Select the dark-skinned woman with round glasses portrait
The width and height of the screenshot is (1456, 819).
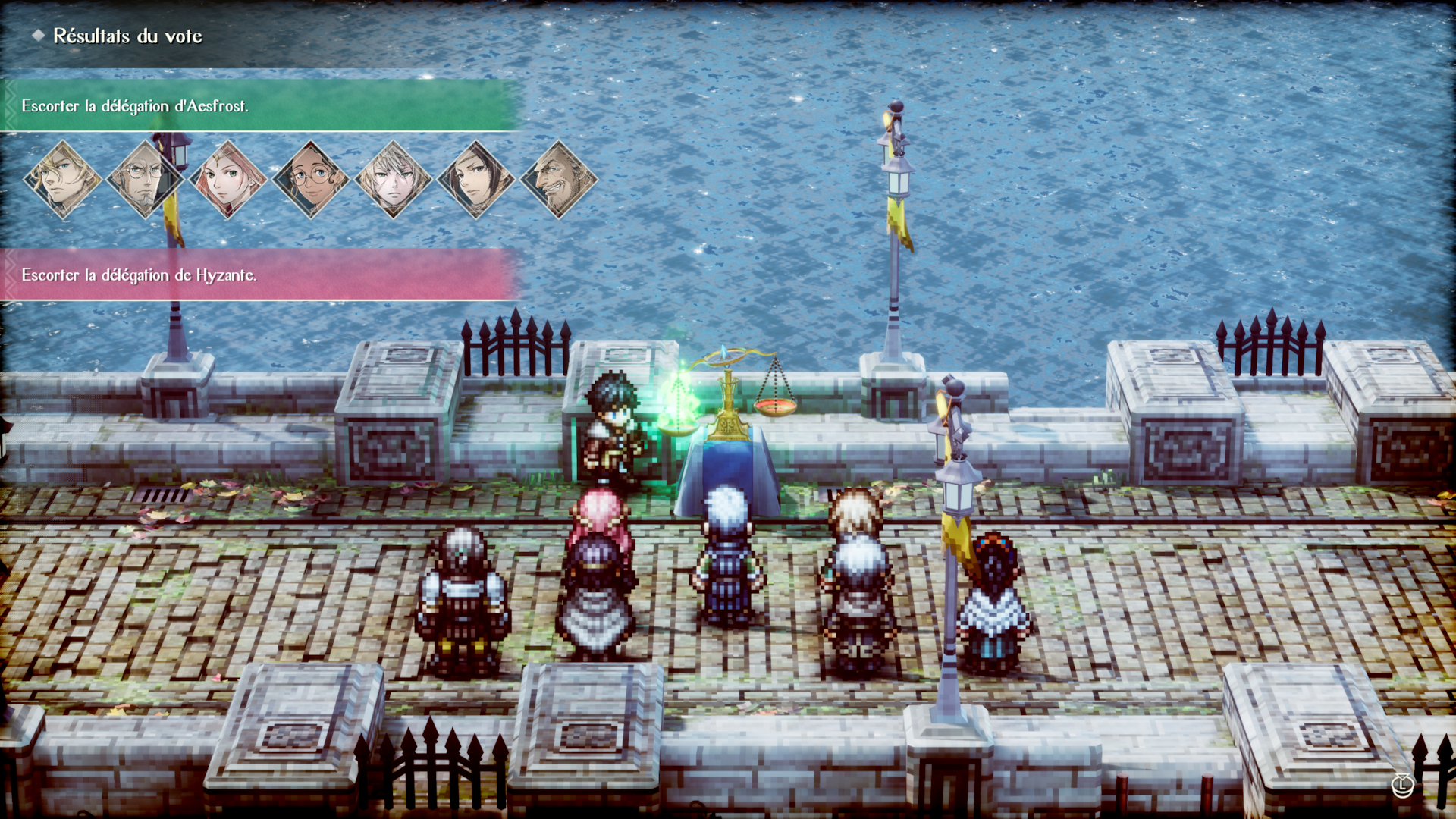(x=310, y=180)
